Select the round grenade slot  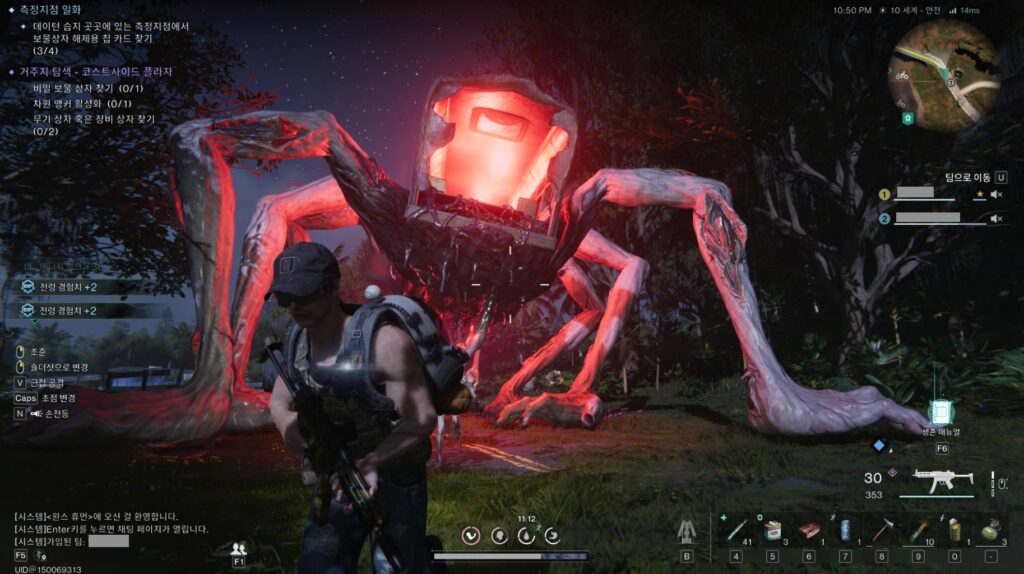990,530
